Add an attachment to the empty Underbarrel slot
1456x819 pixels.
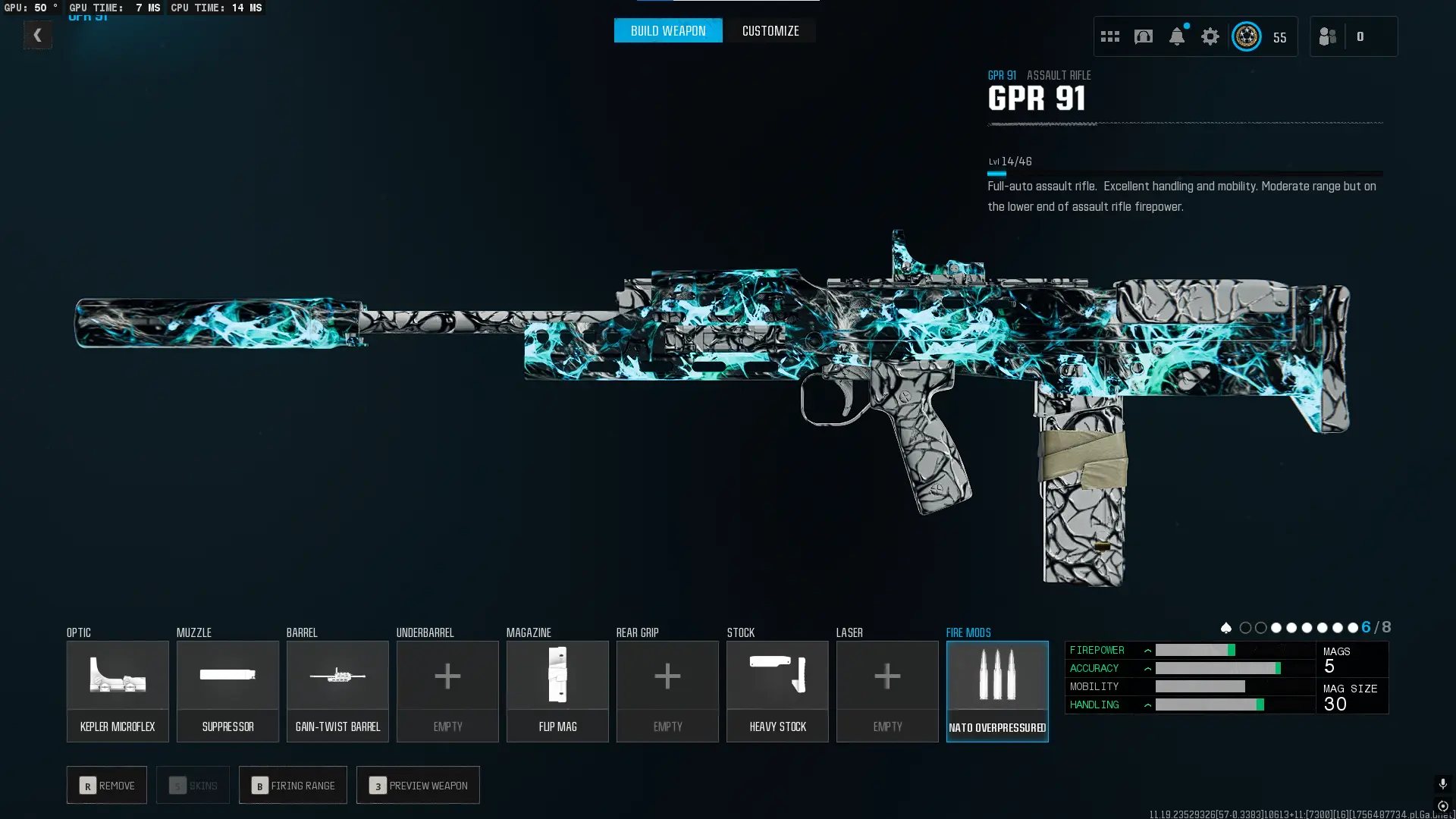pos(447,691)
